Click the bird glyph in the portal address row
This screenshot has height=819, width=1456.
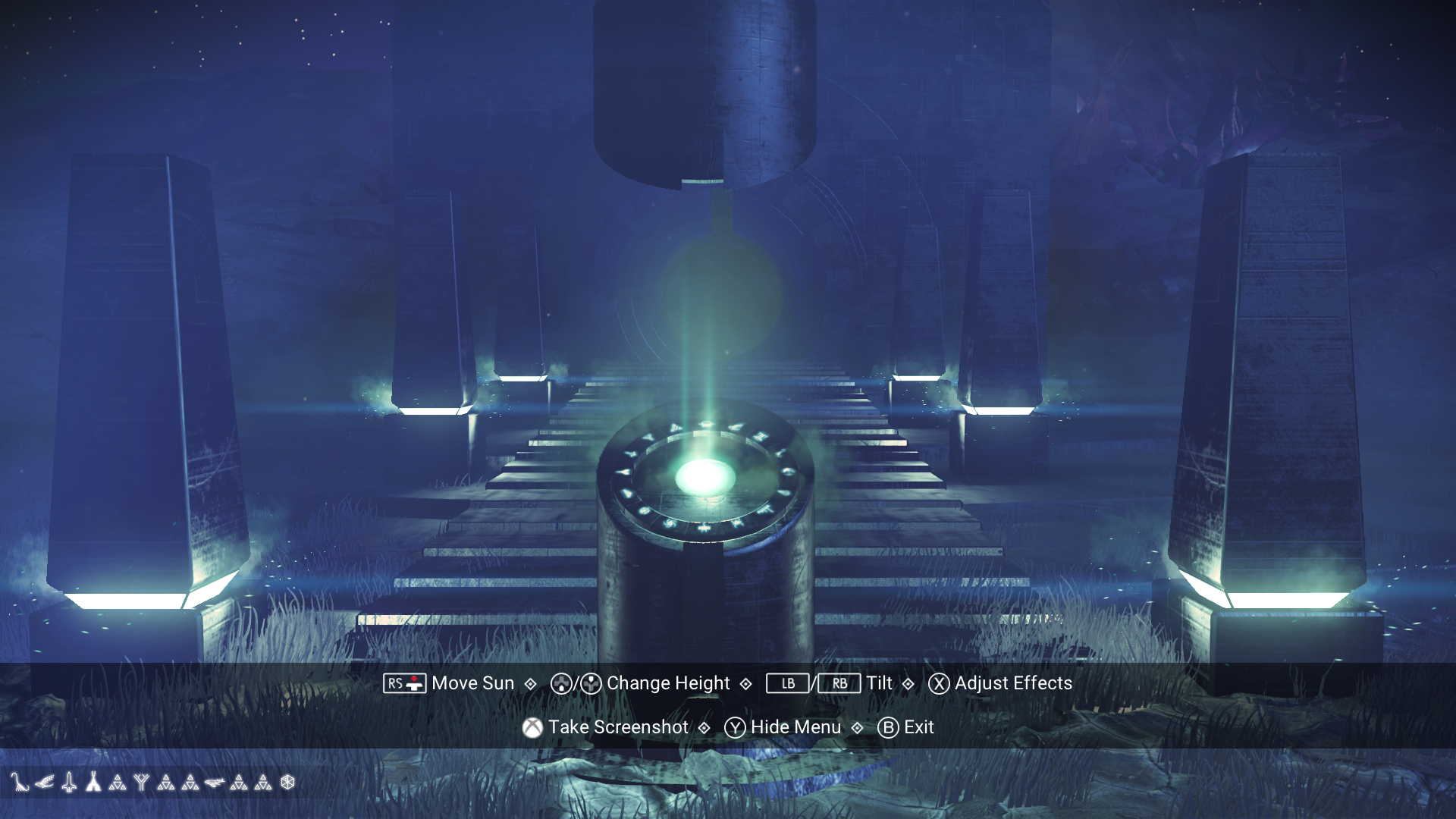pos(45,783)
